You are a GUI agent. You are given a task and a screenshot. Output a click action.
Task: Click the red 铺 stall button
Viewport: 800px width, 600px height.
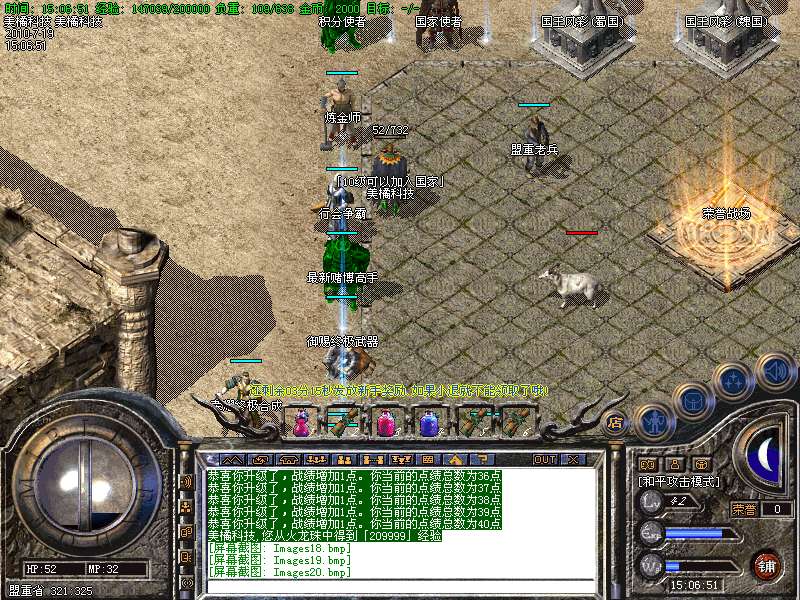pos(766,565)
